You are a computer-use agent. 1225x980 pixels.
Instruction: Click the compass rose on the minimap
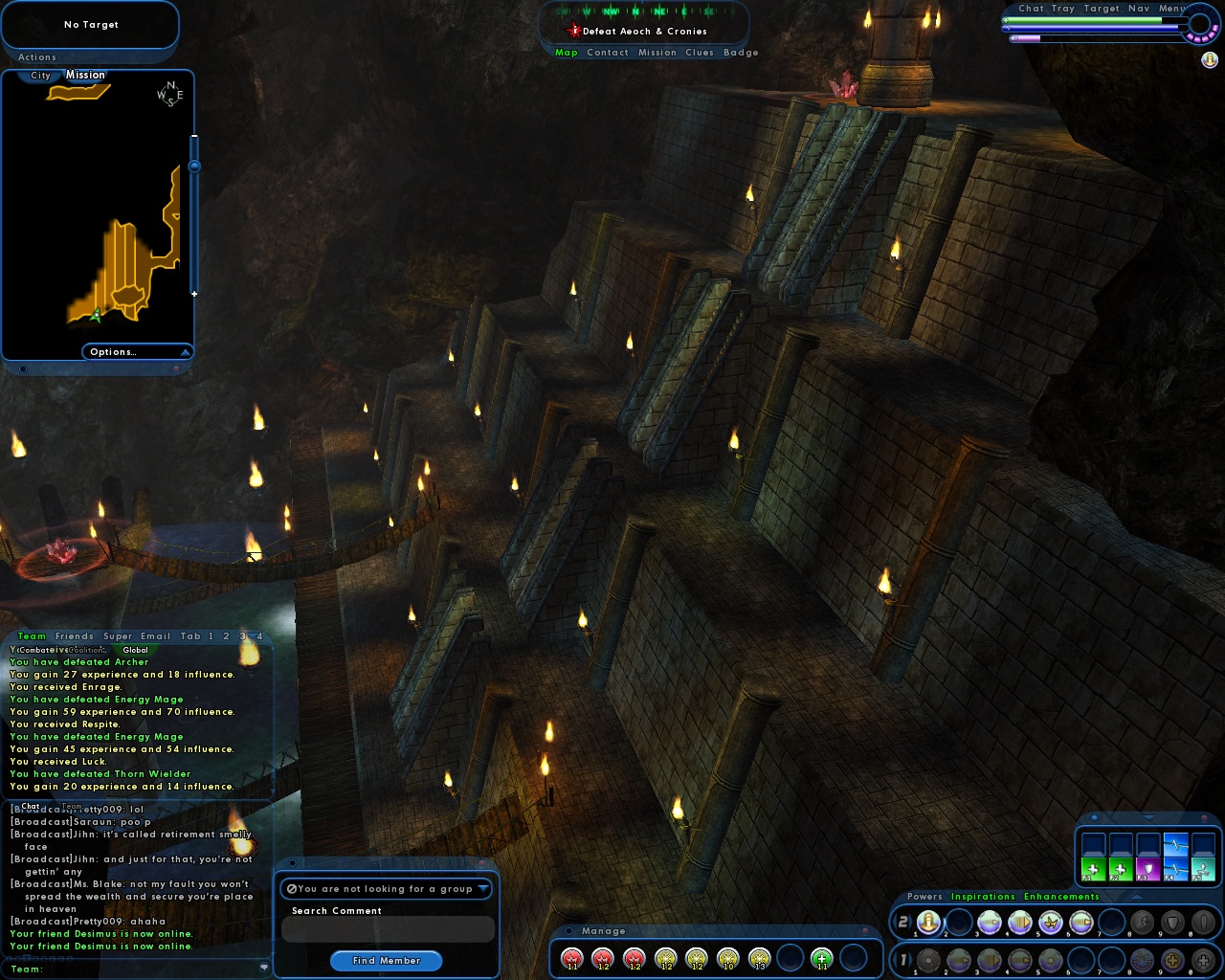point(168,93)
